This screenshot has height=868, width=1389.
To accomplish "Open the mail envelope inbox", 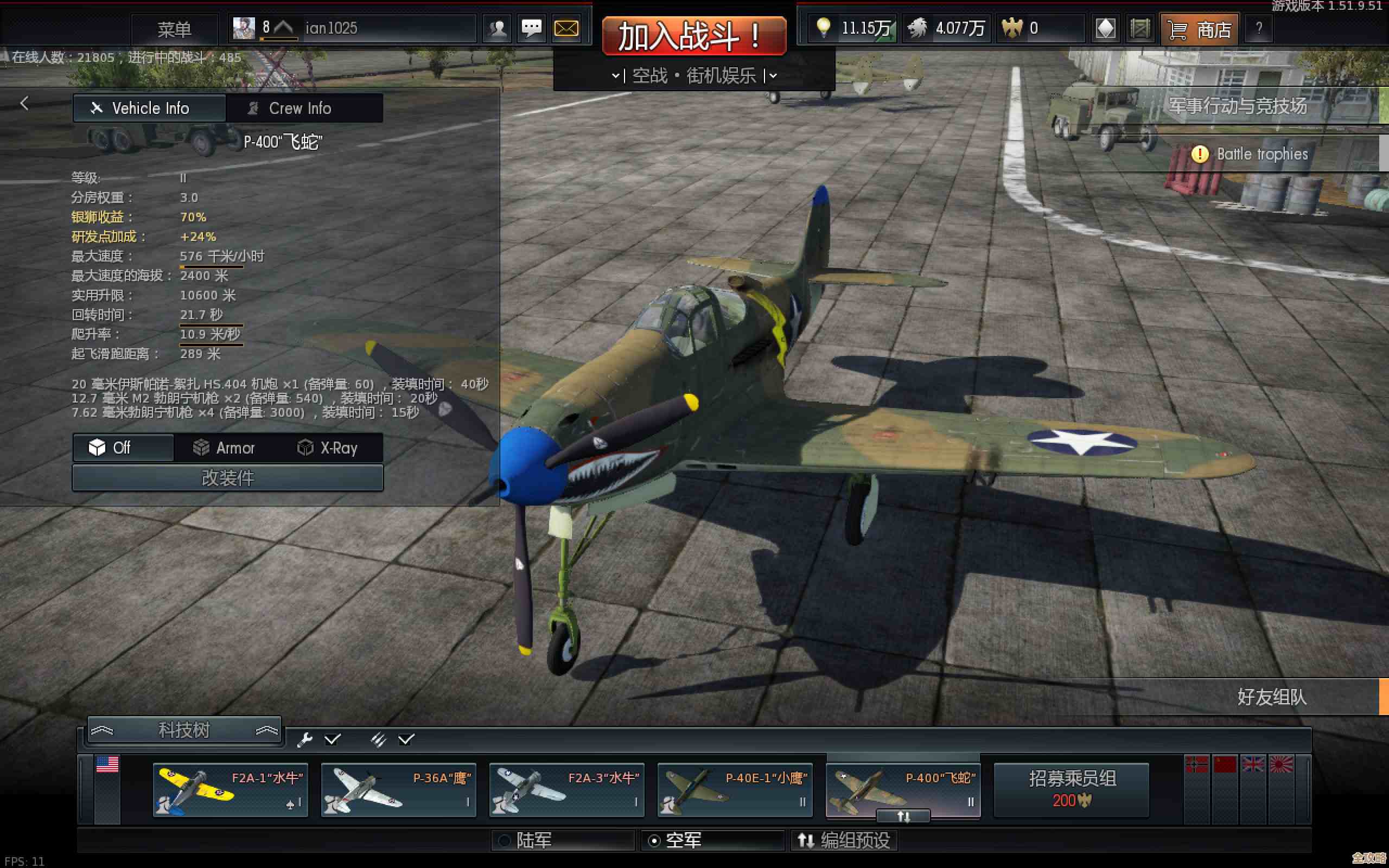I will (566, 29).
